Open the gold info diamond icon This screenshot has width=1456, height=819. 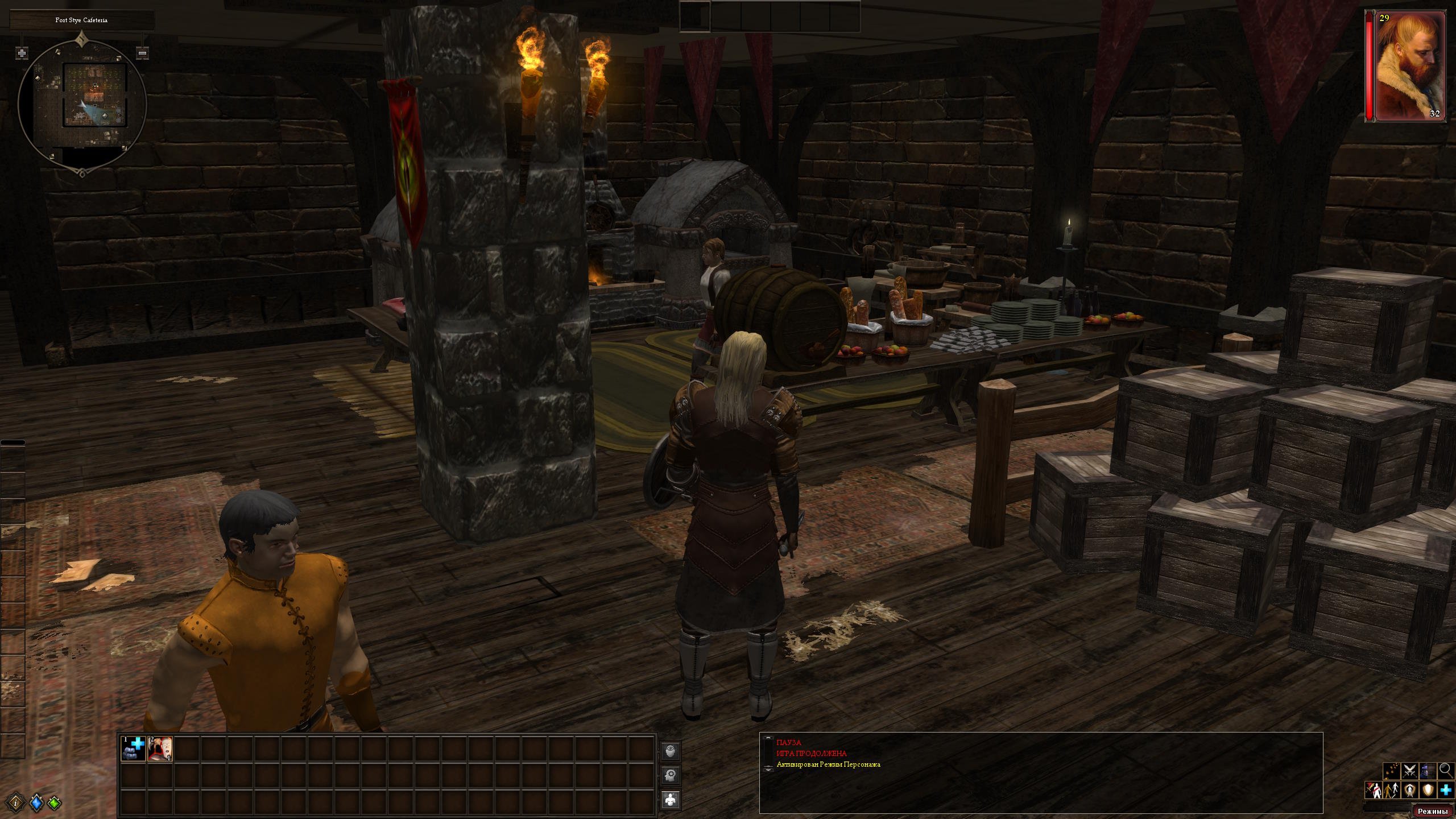pyautogui.click(x=18, y=803)
